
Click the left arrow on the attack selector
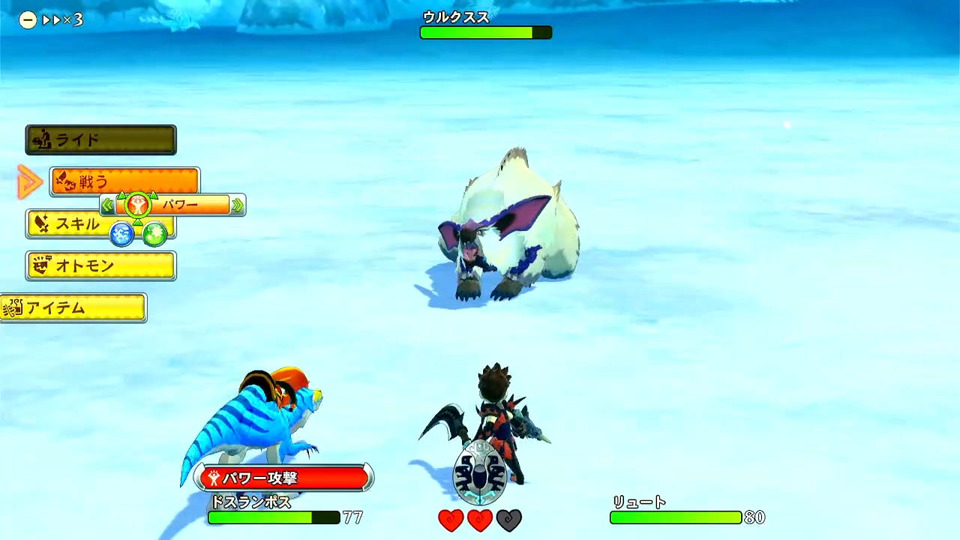(x=107, y=206)
